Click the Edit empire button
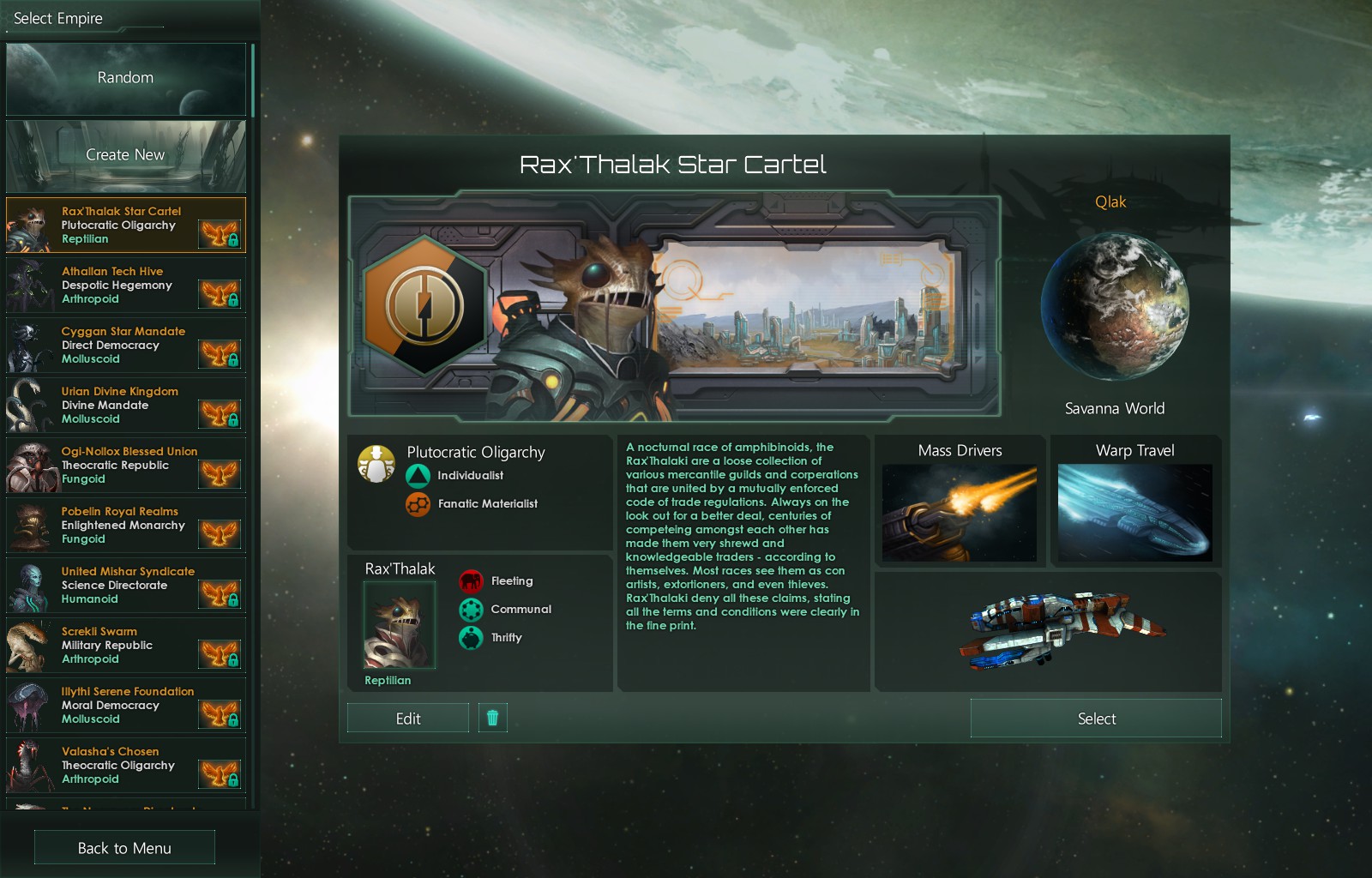Viewport: 1372px width, 878px height. coord(407,719)
